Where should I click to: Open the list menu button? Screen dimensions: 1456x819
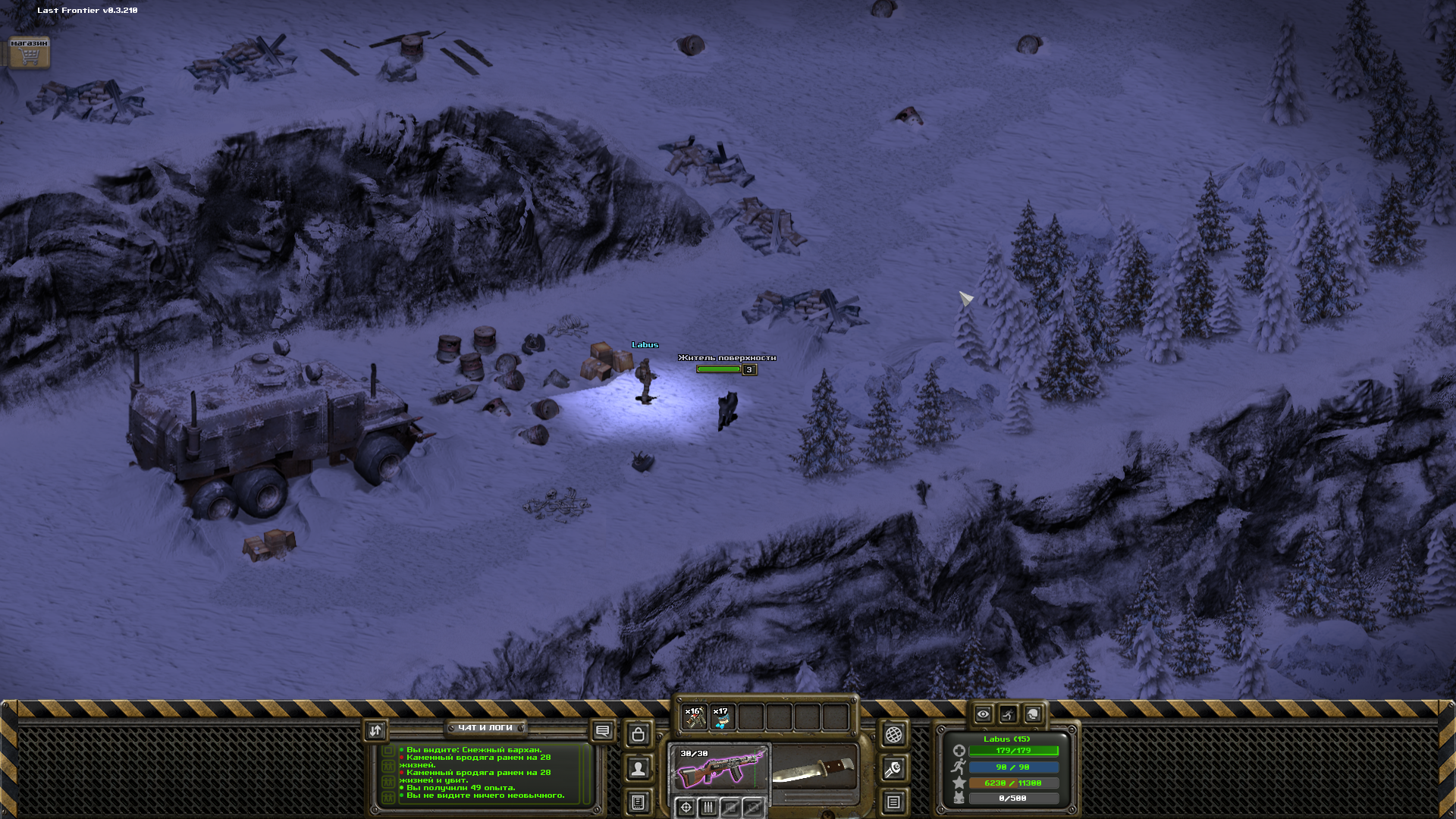point(893,802)
